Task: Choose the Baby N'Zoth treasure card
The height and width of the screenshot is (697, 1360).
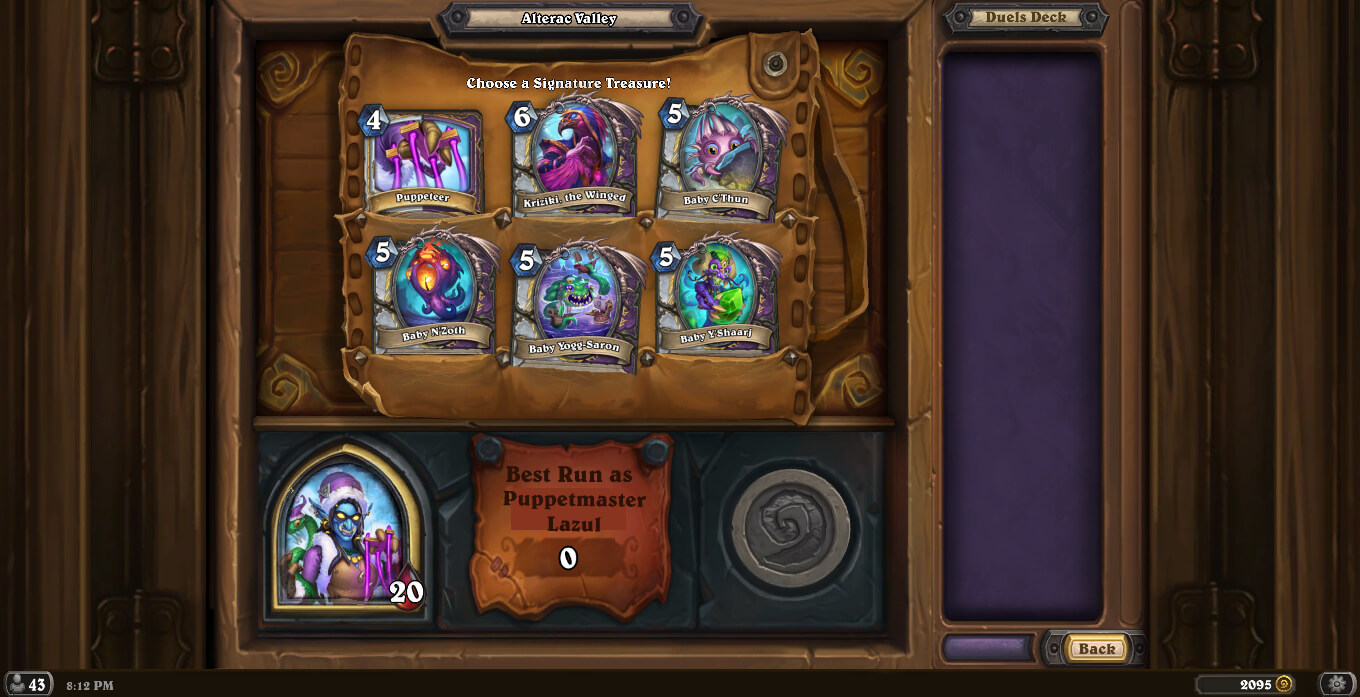Action: pos(435,292)
